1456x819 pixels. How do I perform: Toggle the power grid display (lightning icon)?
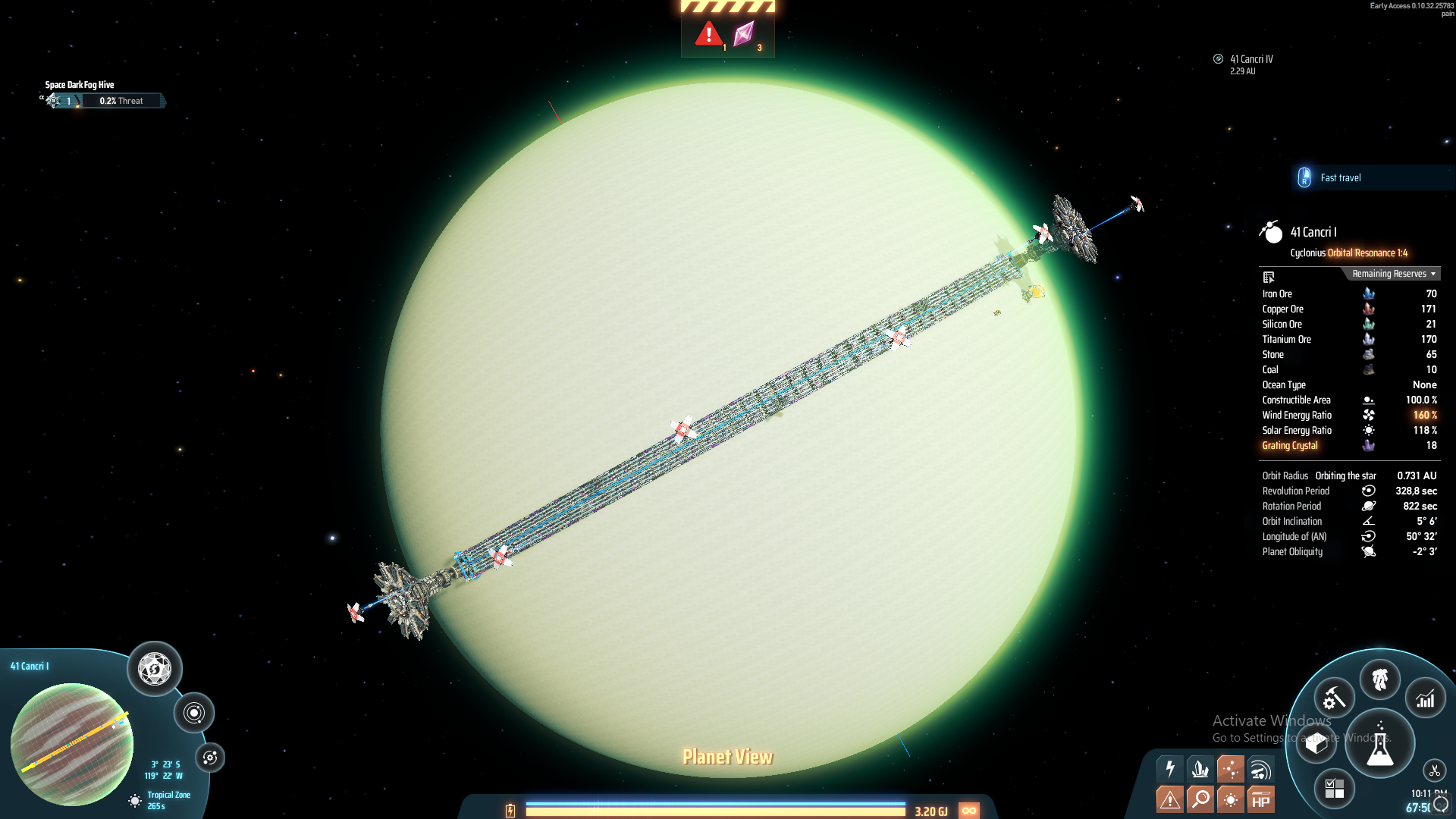pyautogui.click(x=1169, y=769)
